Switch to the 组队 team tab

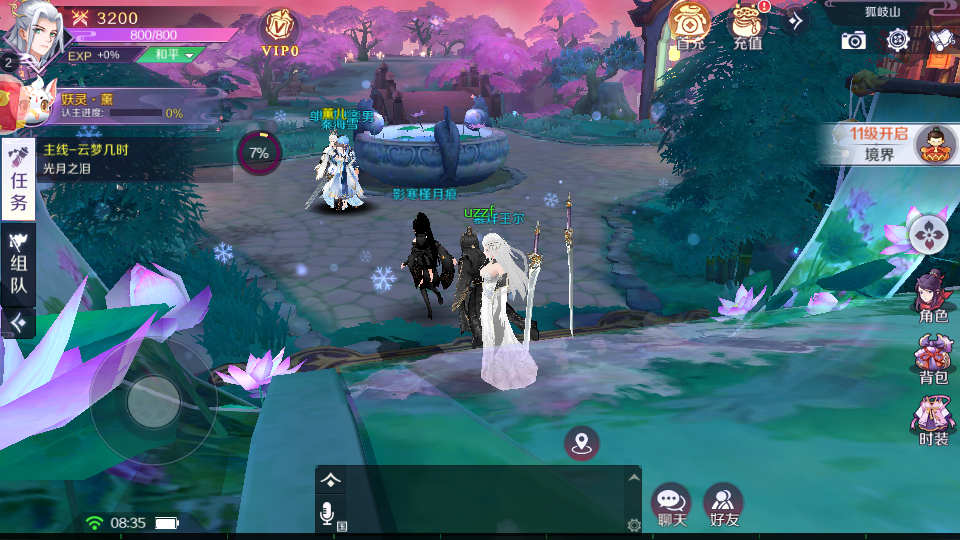tap(18, 263)
